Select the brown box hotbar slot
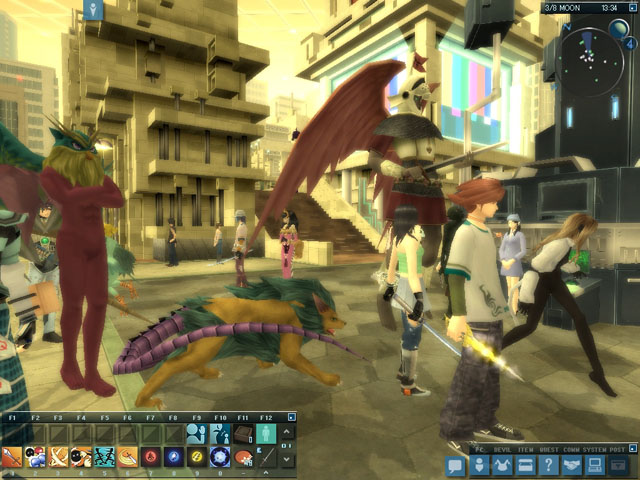Viewport: 640px width, 480px height. [x=243, y=433]
